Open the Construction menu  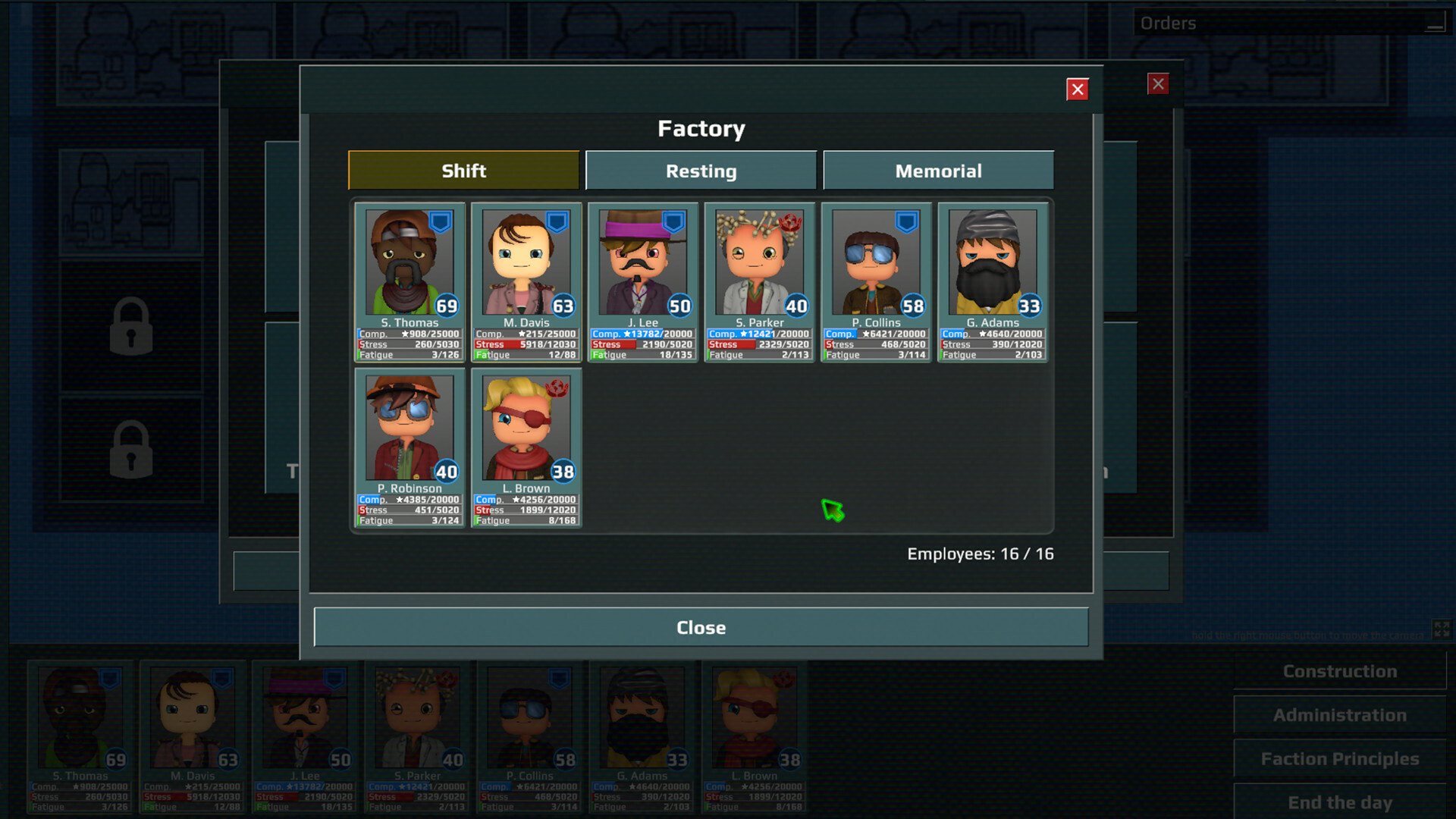[1339, 671]
